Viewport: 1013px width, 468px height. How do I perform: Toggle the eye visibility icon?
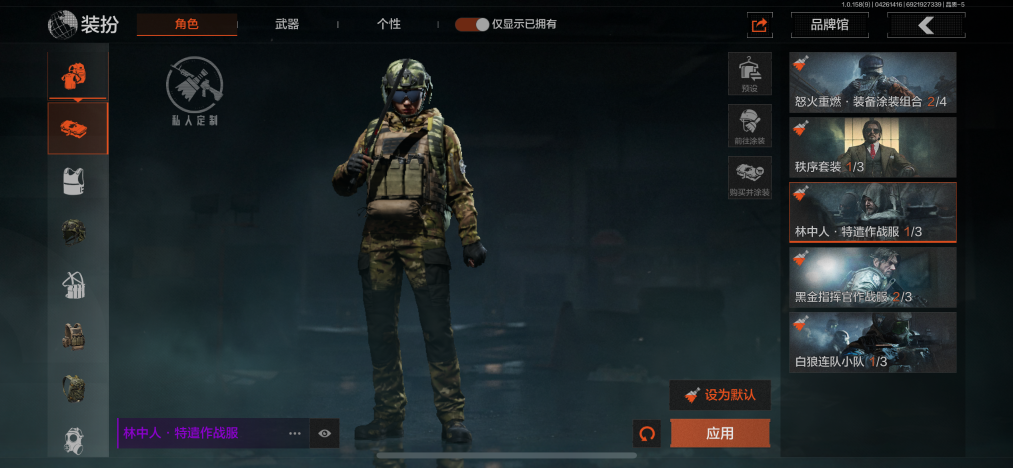pos(325,433)
